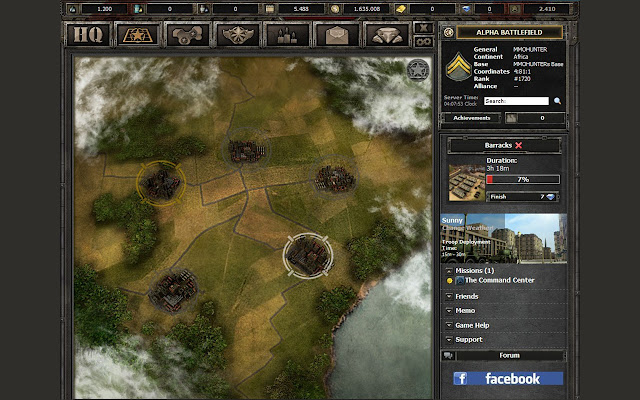This screenshot has height=400, width=640.
Task: Select the star map toolbar button
Action: point(137,35)
